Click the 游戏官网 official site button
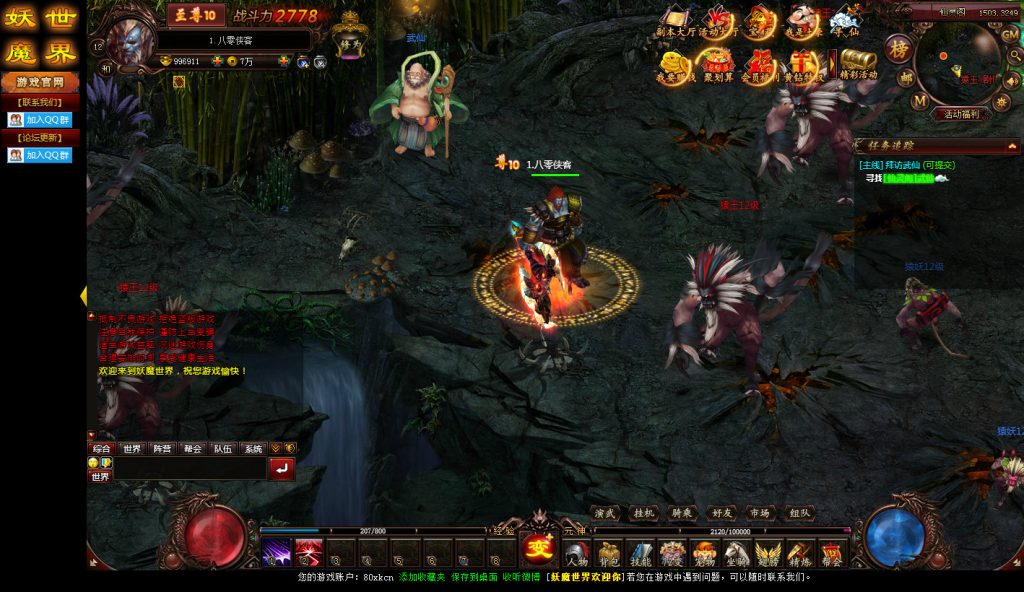 click(x=40, y=82)
